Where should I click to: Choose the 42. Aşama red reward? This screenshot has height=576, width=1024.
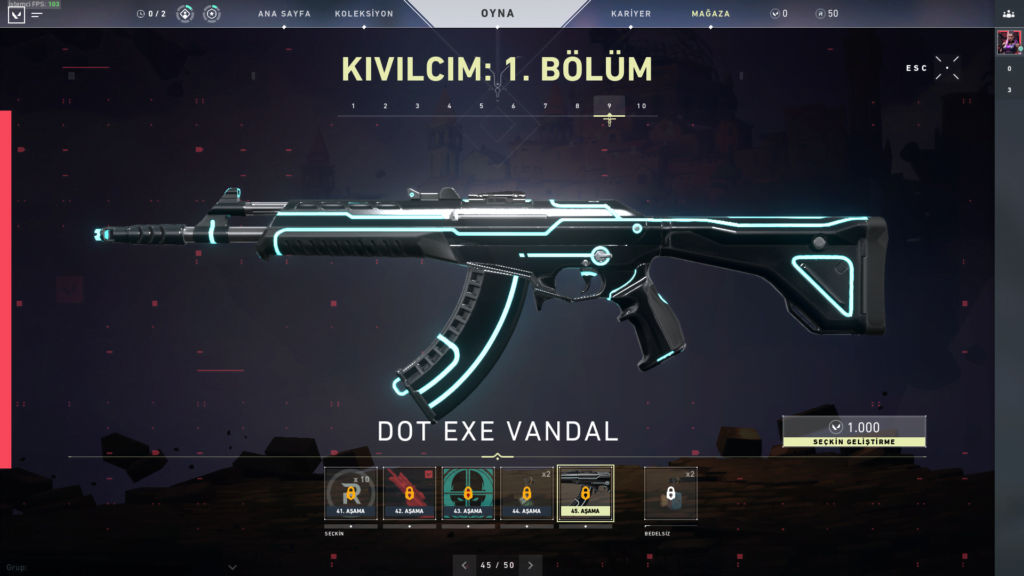click(410, 494)
